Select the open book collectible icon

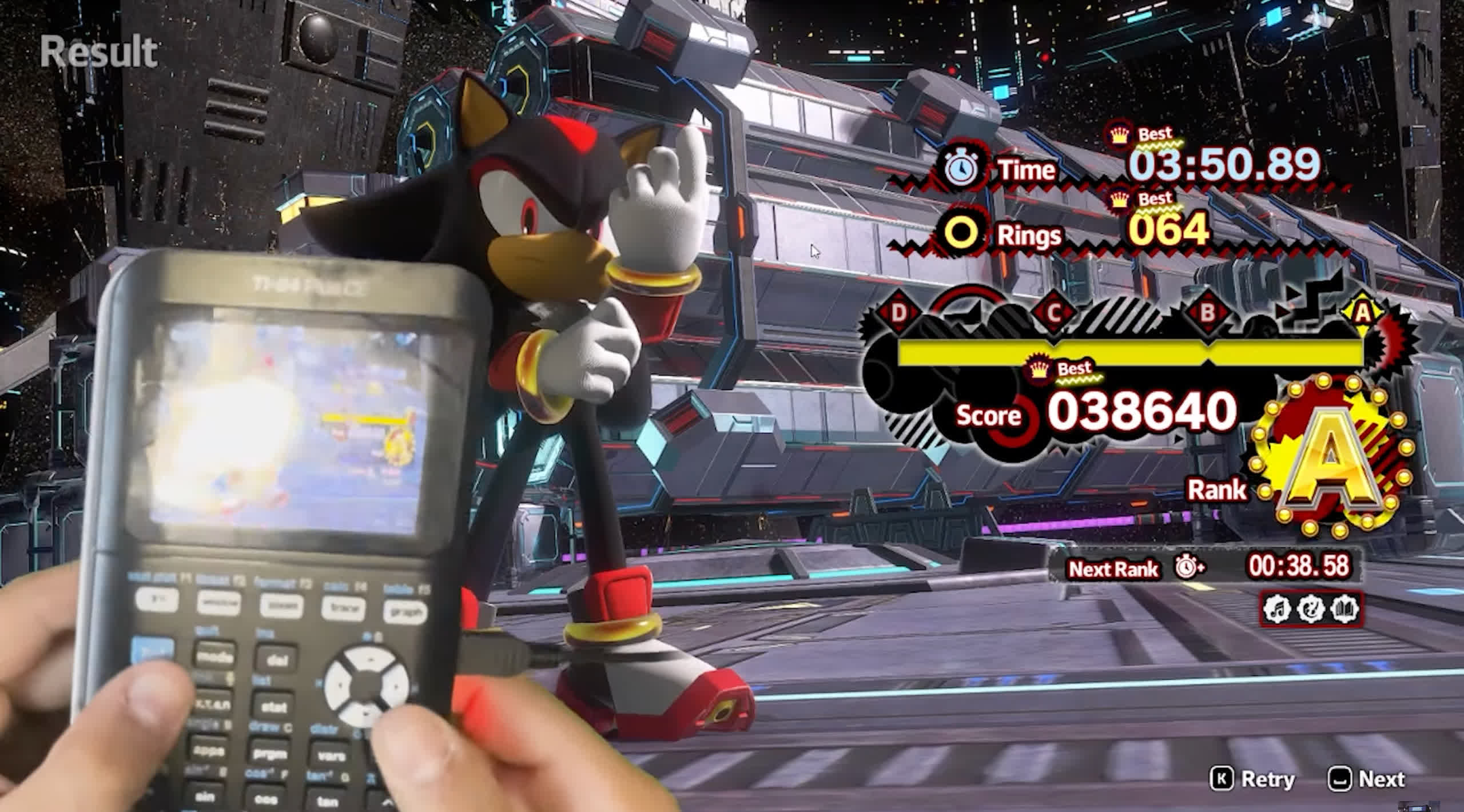pyautogui.click(x=1343, y=609)
